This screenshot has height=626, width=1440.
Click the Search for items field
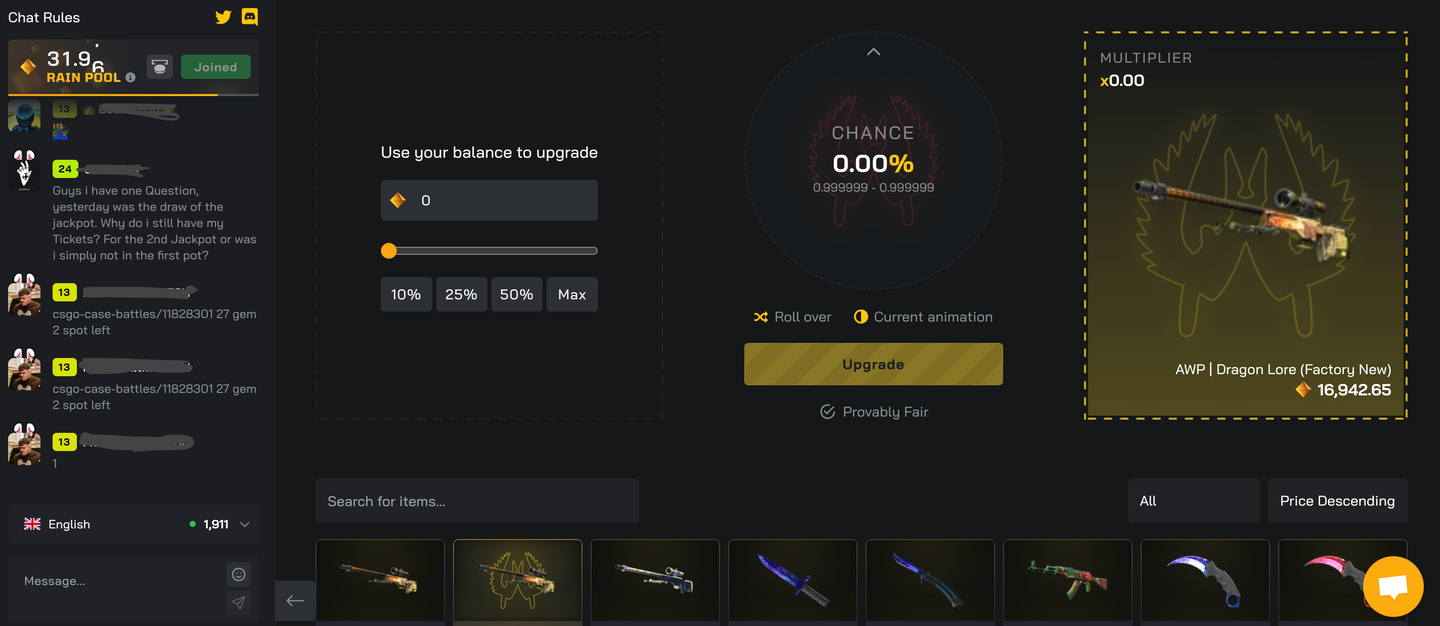pyautogui.click(x=477, y=501)
